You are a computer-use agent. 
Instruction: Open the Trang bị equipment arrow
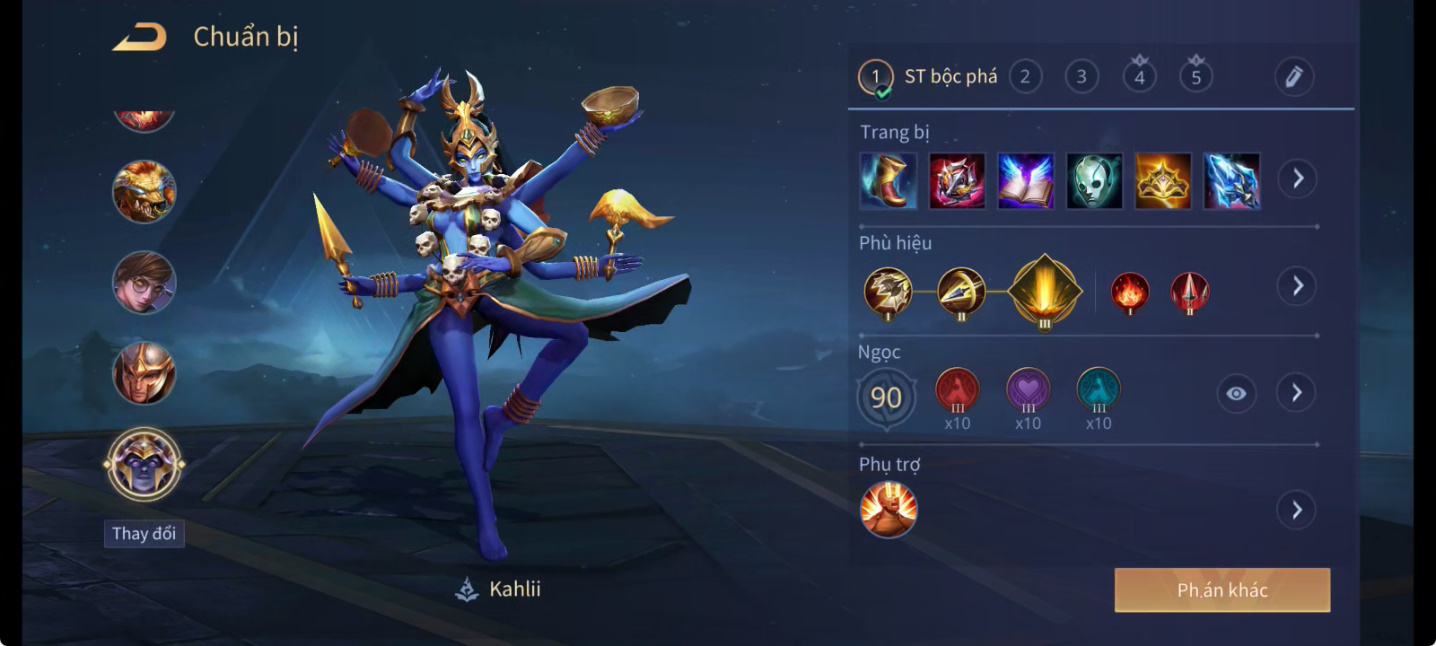point(1297,179)
